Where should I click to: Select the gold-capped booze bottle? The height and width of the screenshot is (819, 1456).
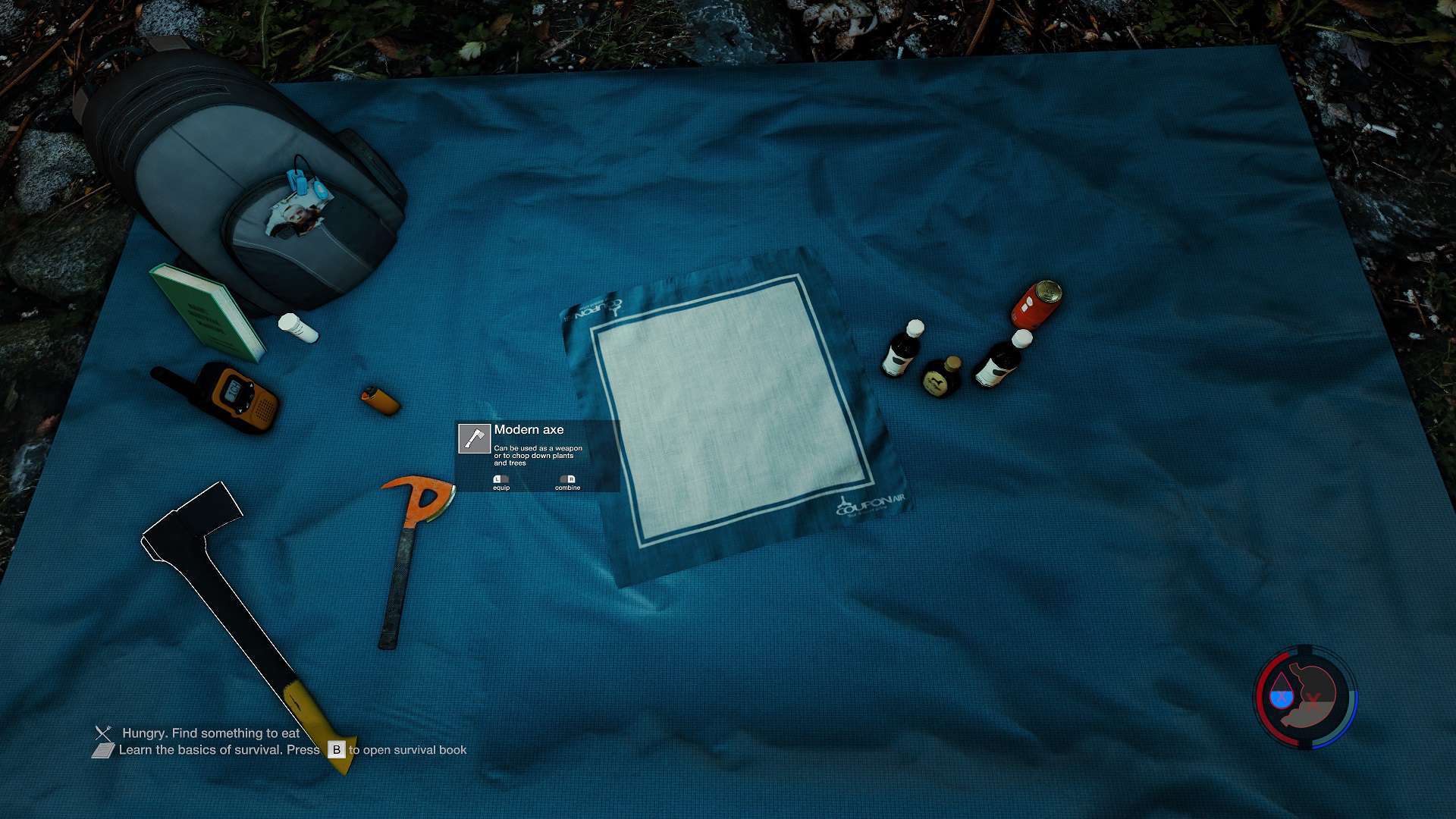click(942, 376)
